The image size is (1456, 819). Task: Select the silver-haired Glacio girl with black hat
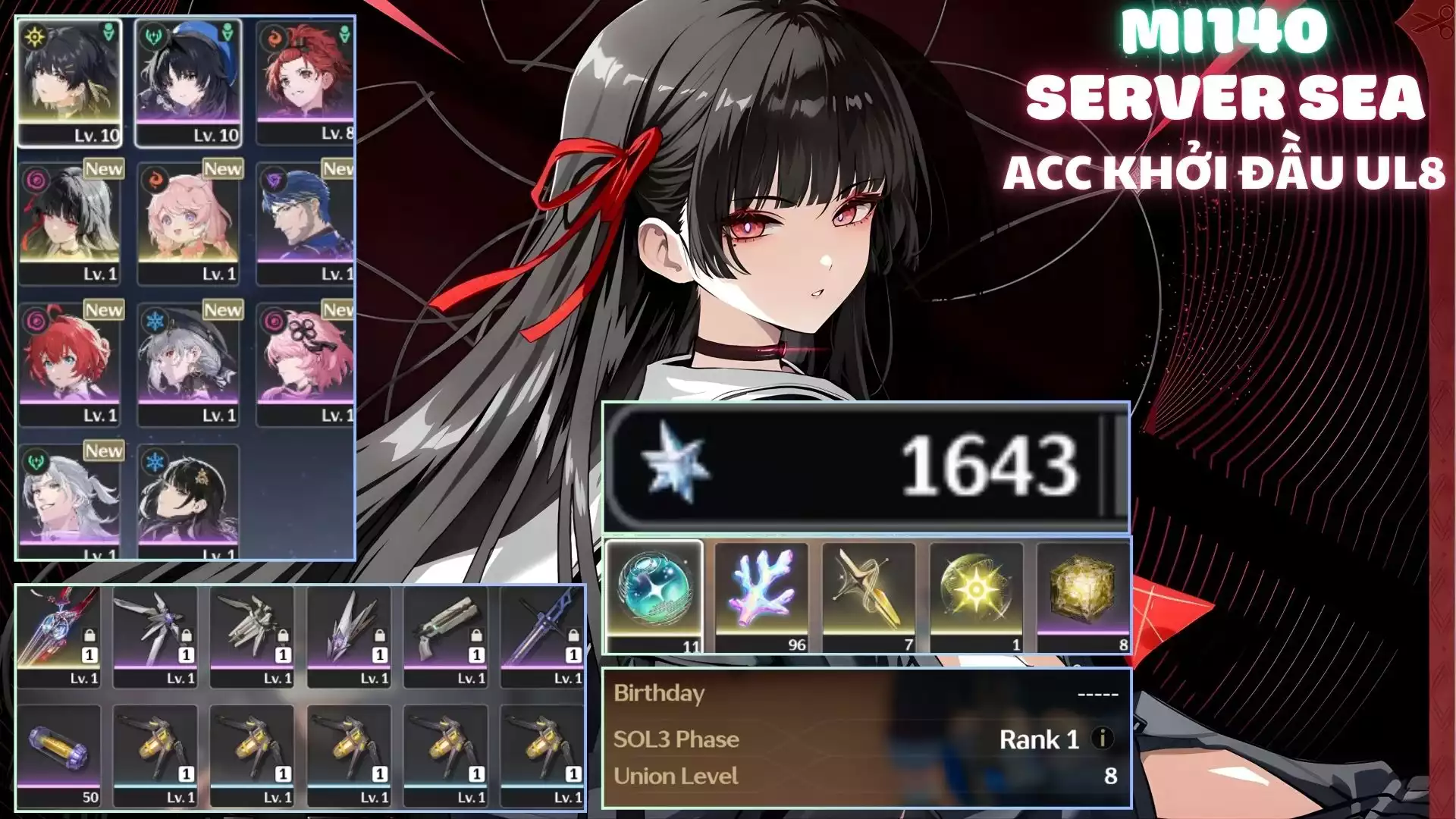(x=188, y=364)
